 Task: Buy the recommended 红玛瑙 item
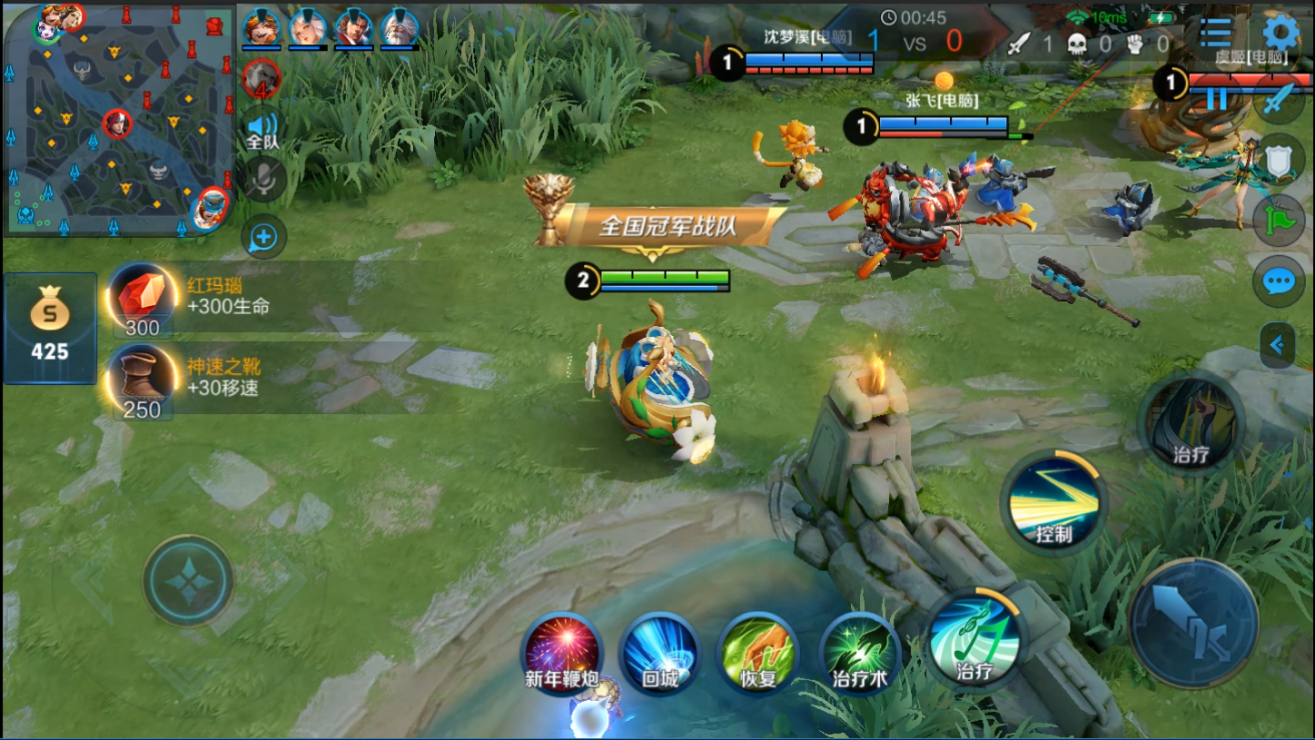tap(142, 297)
